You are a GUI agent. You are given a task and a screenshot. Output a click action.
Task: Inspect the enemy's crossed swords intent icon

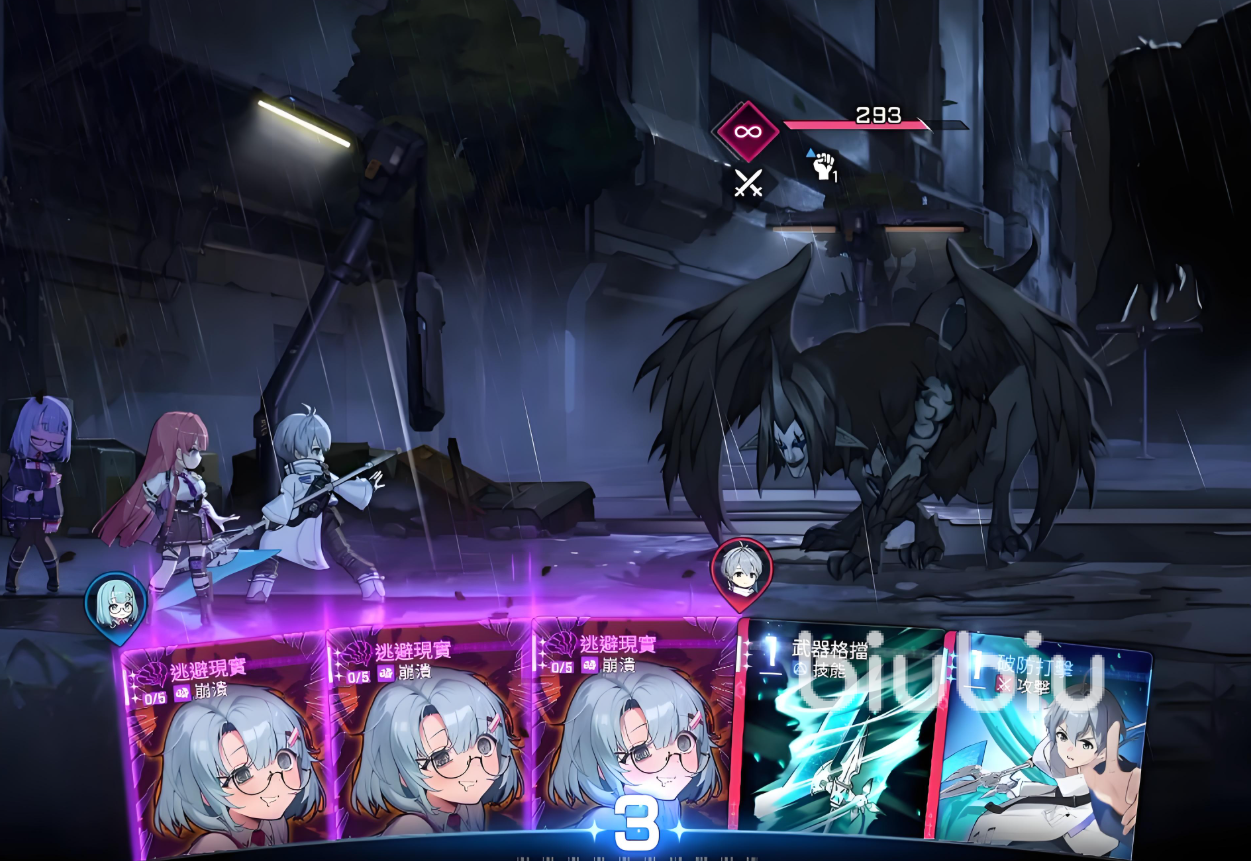(748, 183)
